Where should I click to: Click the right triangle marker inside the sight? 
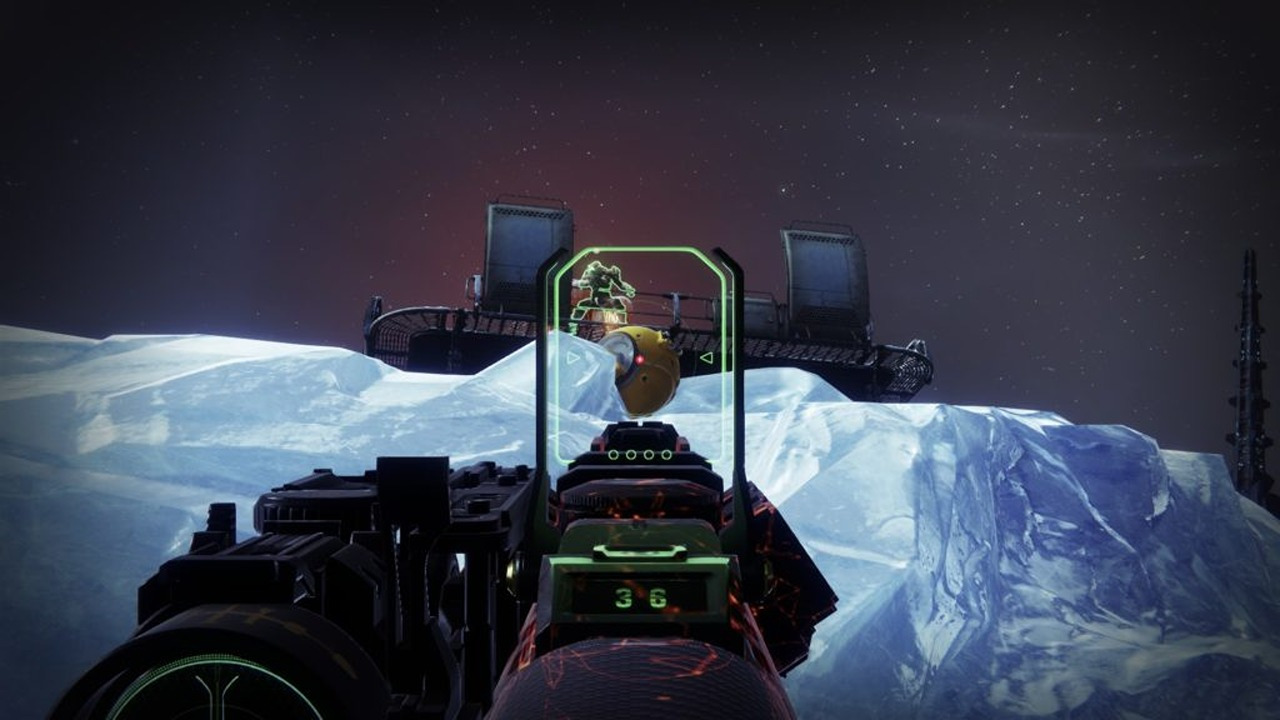(705, 357)
